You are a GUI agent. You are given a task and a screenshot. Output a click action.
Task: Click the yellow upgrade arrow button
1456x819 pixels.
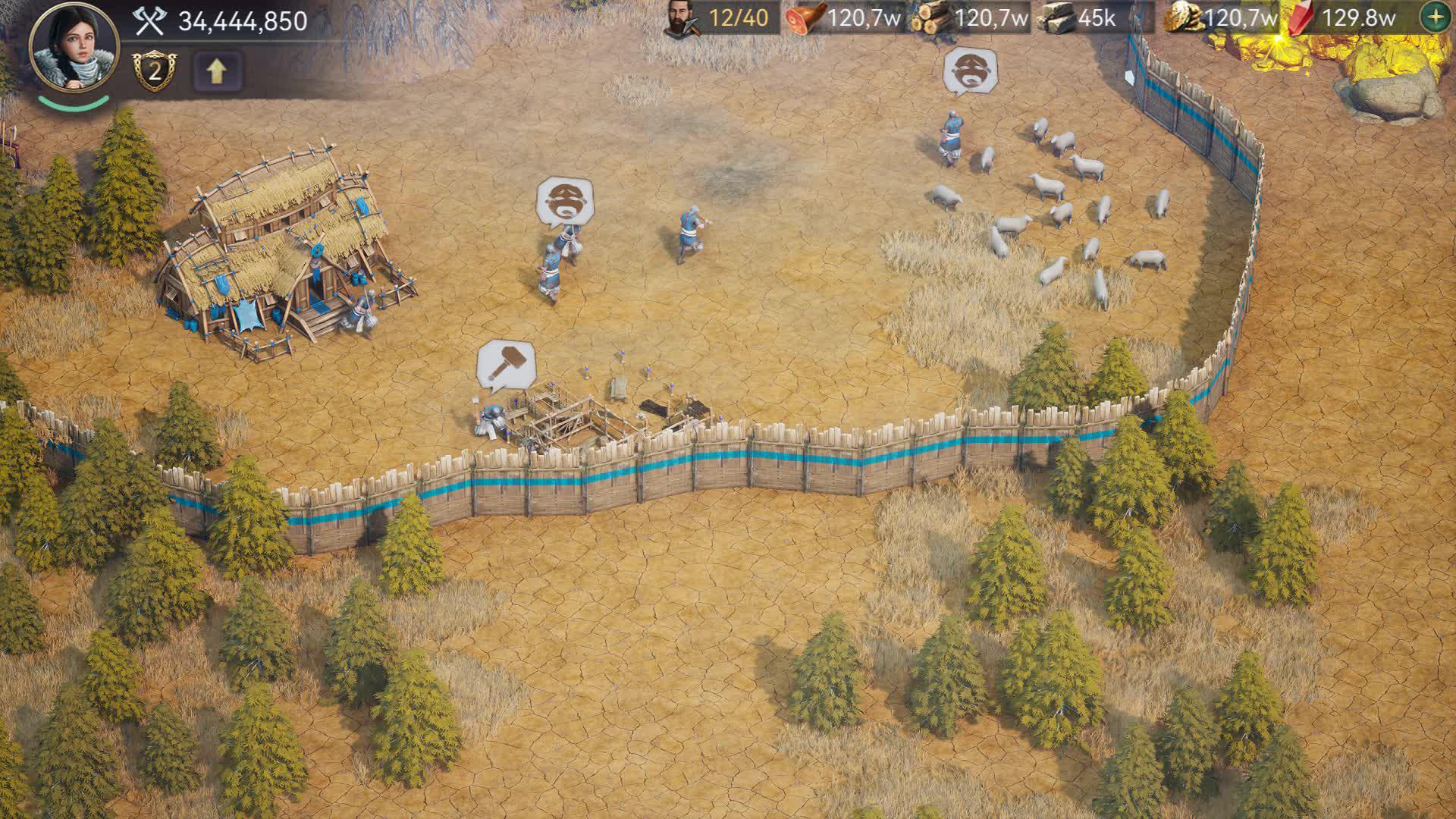pyautogui.click(x=217, y=71)
